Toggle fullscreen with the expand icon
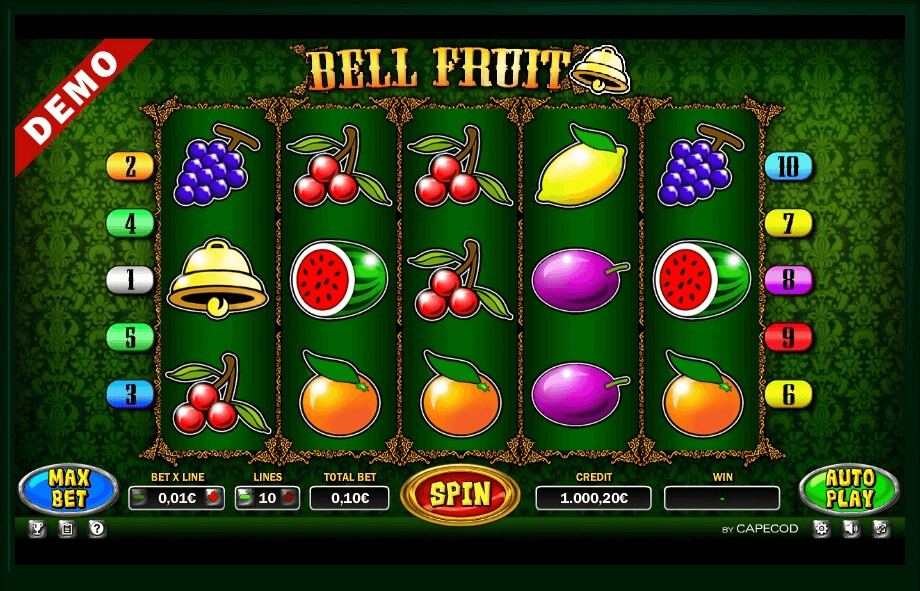The width and height of the screenshot is (920, 591). (881, 529)
